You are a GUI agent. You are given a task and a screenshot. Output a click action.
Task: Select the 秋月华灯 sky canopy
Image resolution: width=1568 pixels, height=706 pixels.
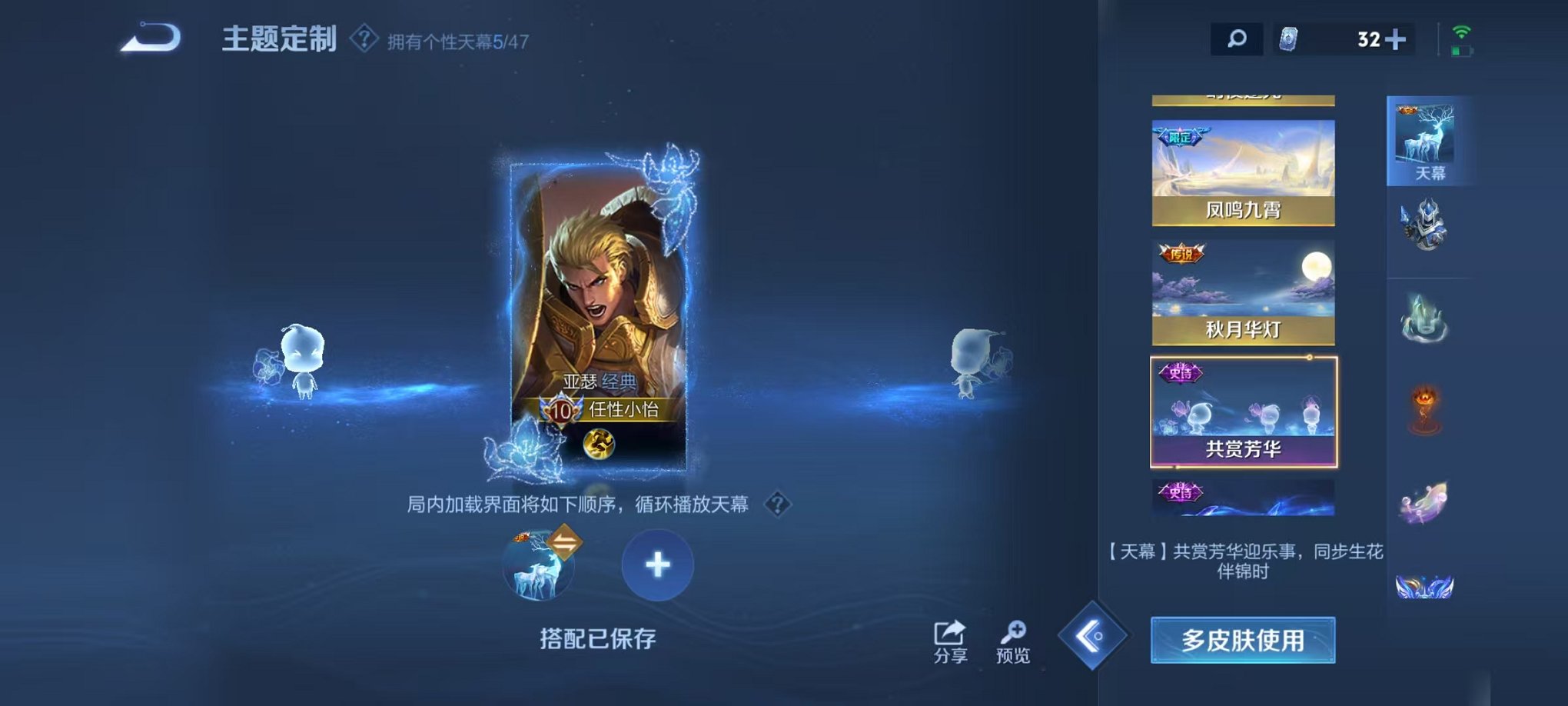click(x=1245, y=292)
